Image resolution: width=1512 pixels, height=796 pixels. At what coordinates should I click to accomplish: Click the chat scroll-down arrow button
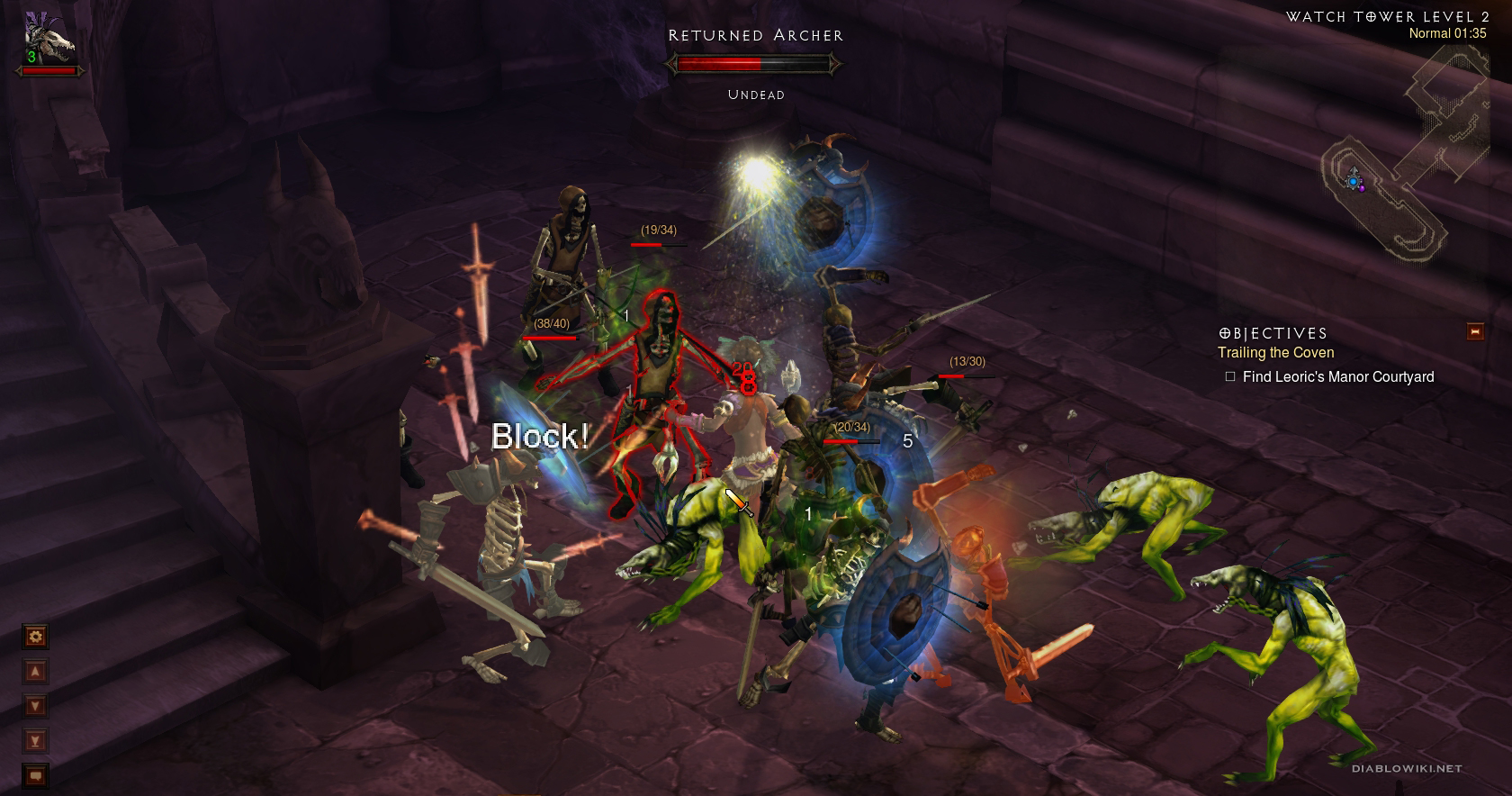click(35, 706)
